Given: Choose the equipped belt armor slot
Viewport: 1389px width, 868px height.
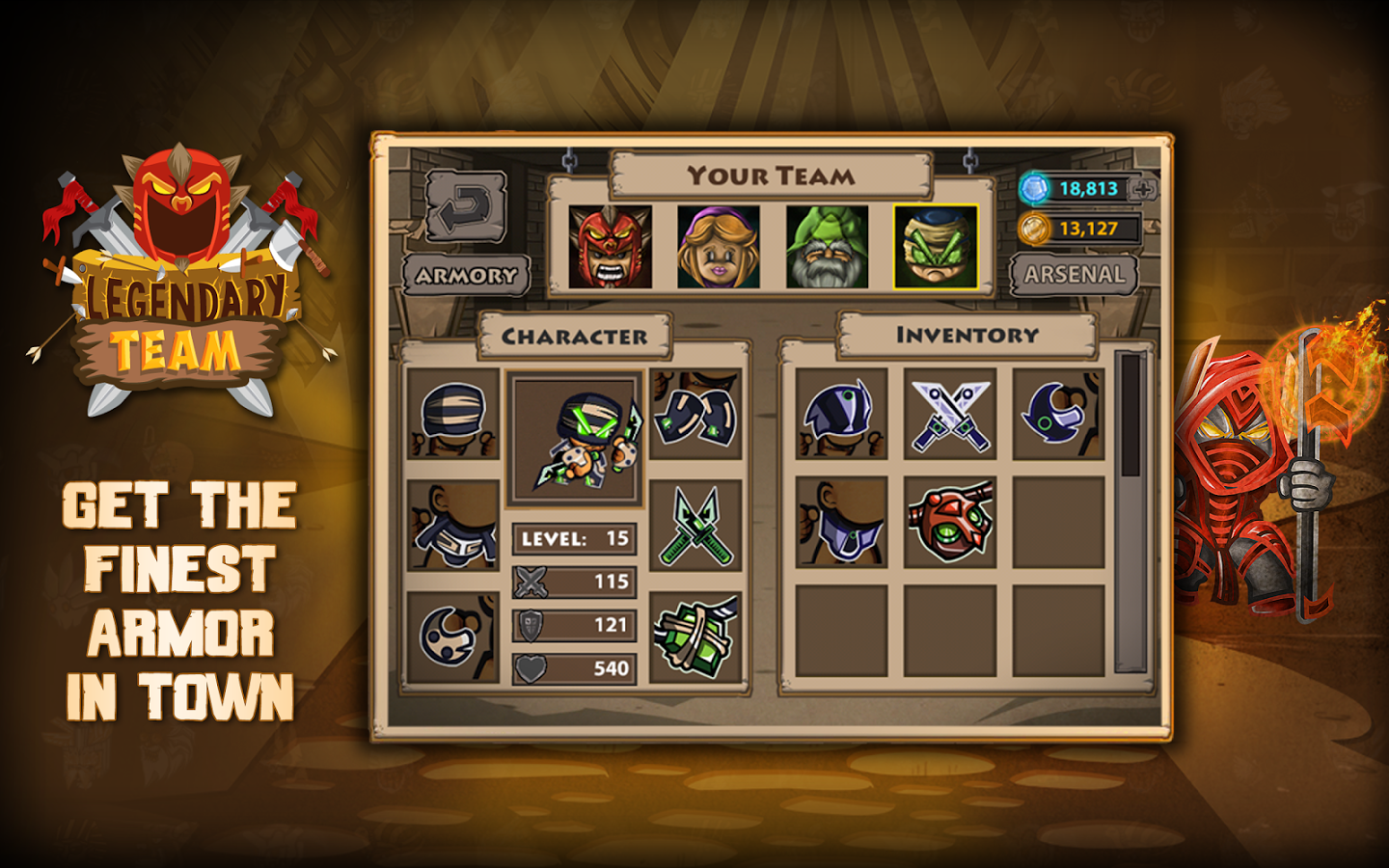Looking at the screenshot, I should click(453, 527).
